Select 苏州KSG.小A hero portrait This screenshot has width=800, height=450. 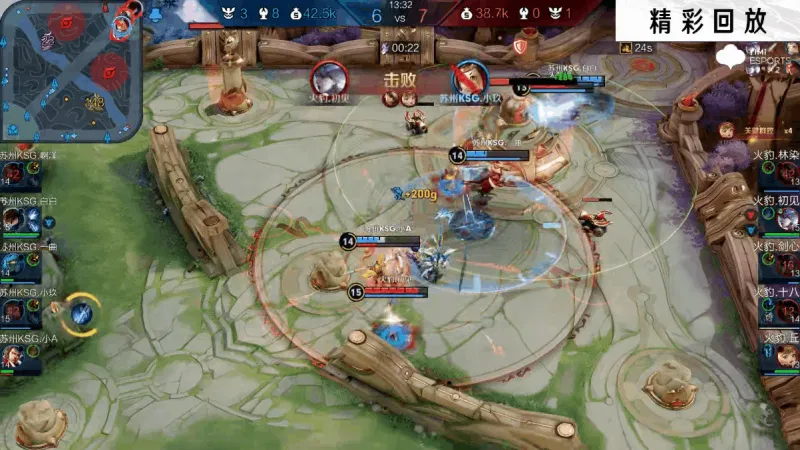point(13,357)
